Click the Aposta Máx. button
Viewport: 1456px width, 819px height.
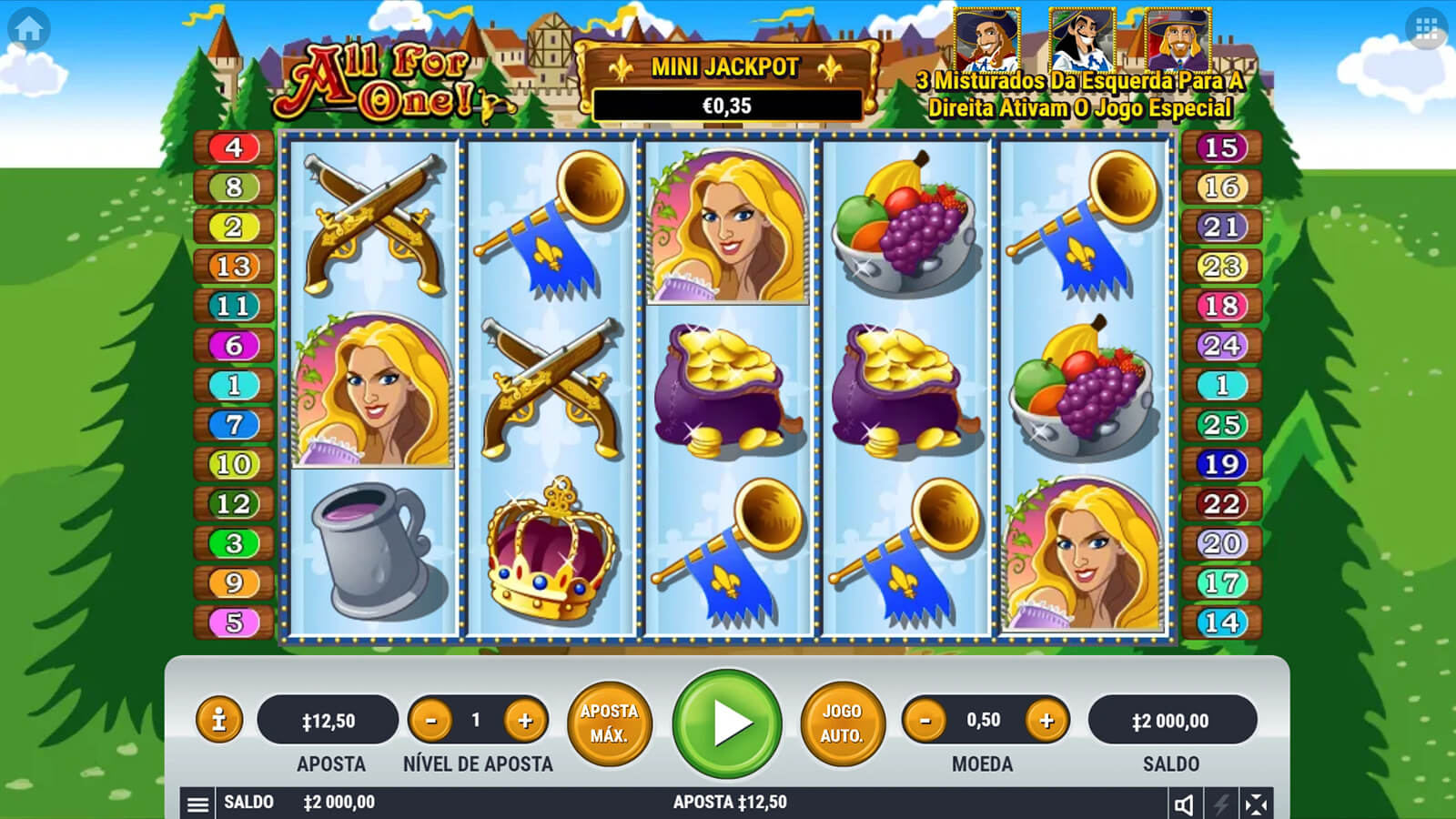(609, 723)
